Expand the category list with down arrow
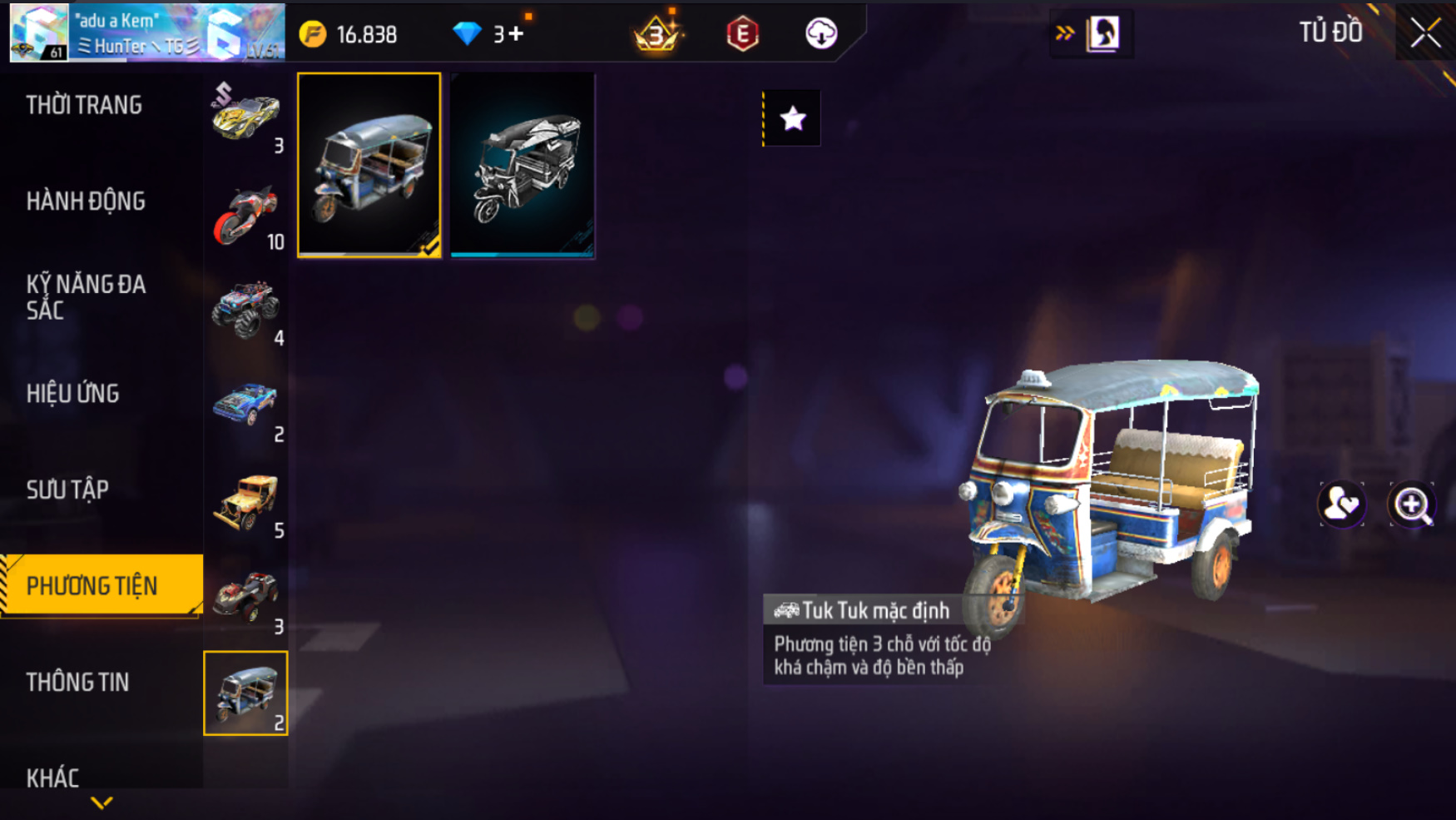Image resolution: width=1456 pixels, height=820 pixels. pos(102,803)
